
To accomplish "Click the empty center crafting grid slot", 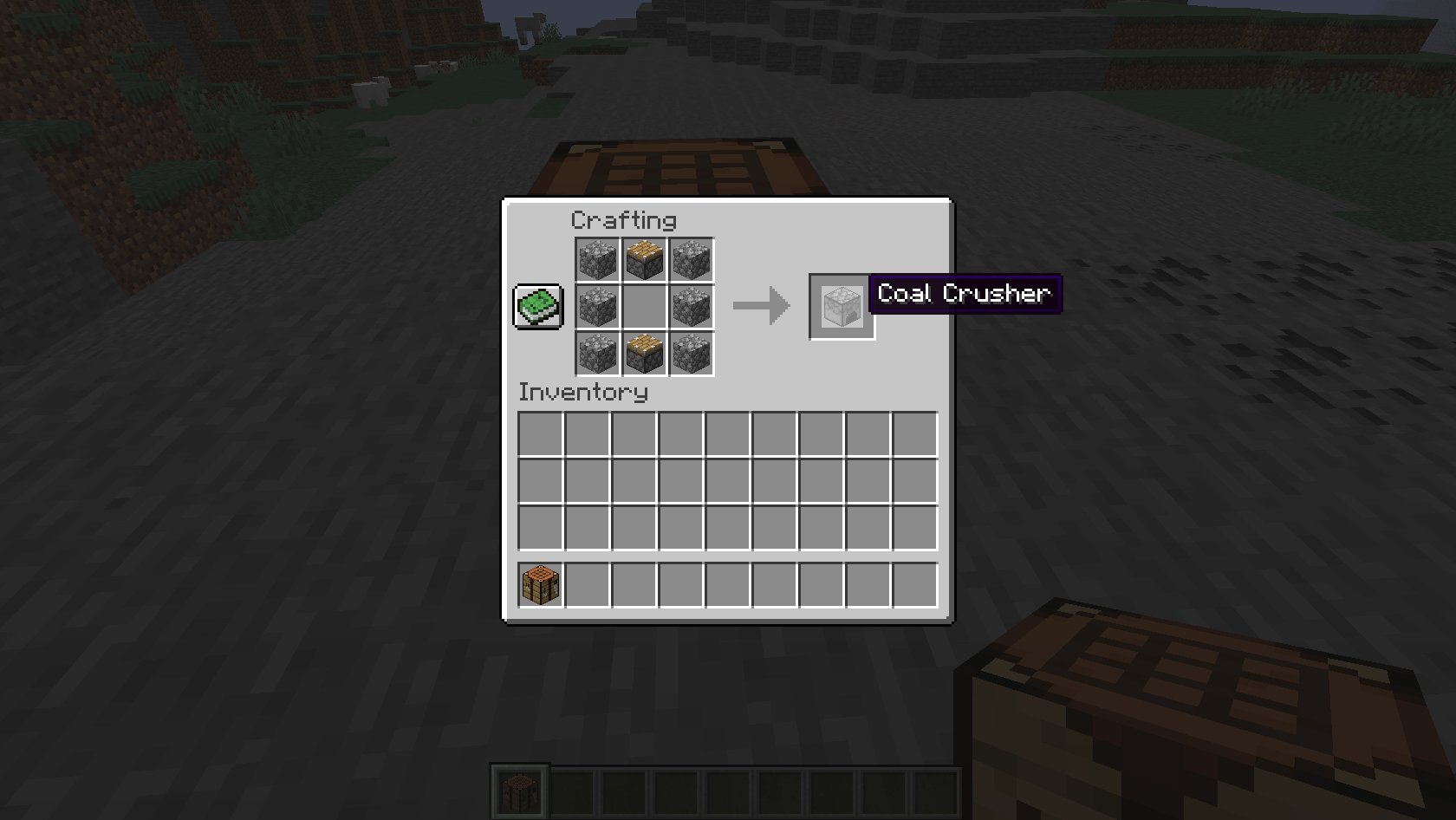I will click(x=645, y=306).
